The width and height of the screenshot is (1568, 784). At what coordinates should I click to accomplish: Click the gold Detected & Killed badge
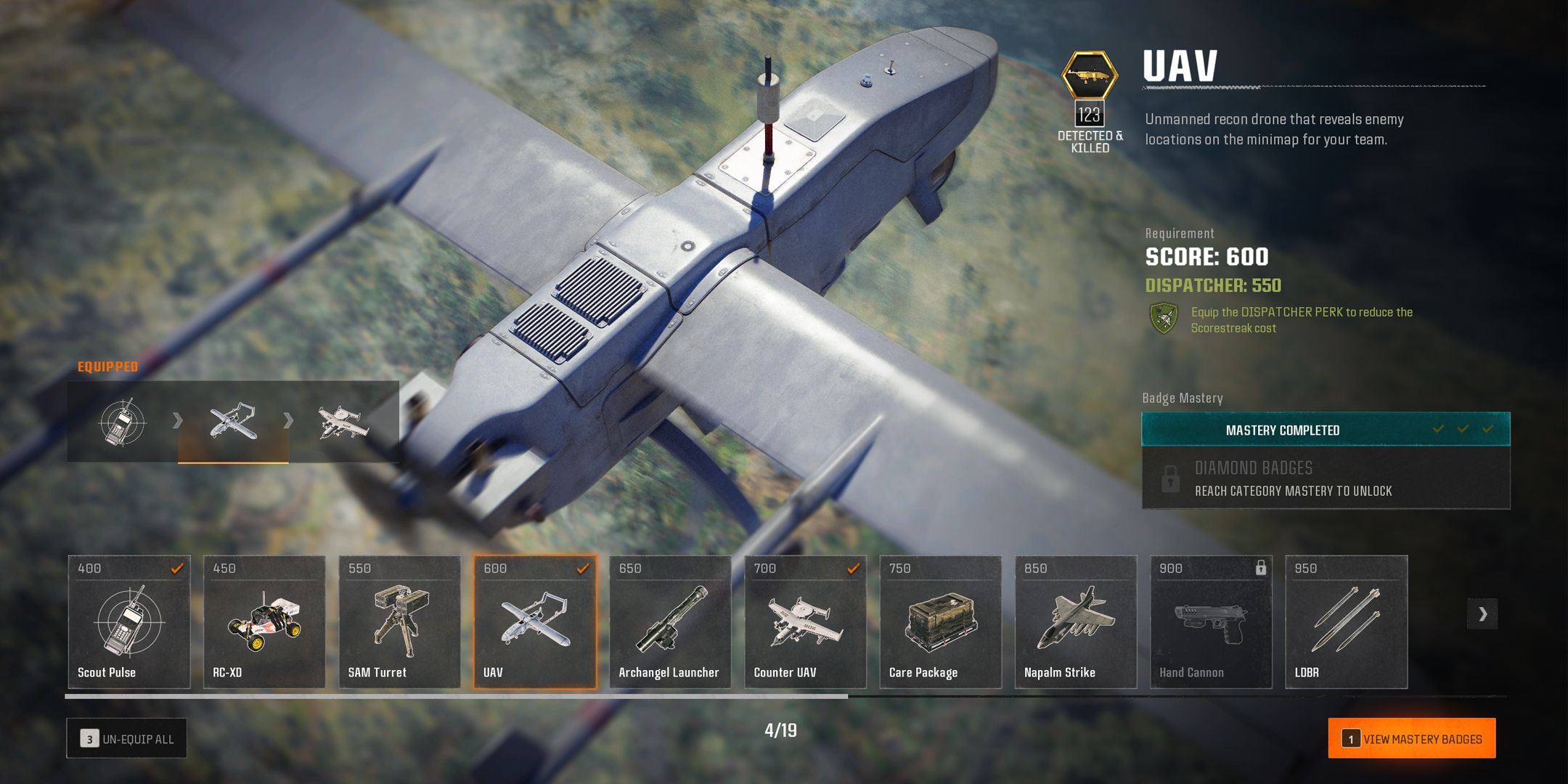(1089, 75)
